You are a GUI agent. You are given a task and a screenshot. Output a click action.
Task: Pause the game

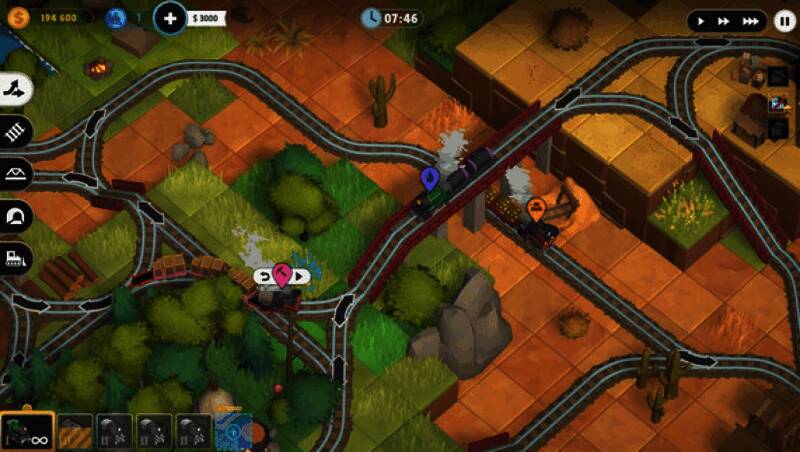(784, 20)
